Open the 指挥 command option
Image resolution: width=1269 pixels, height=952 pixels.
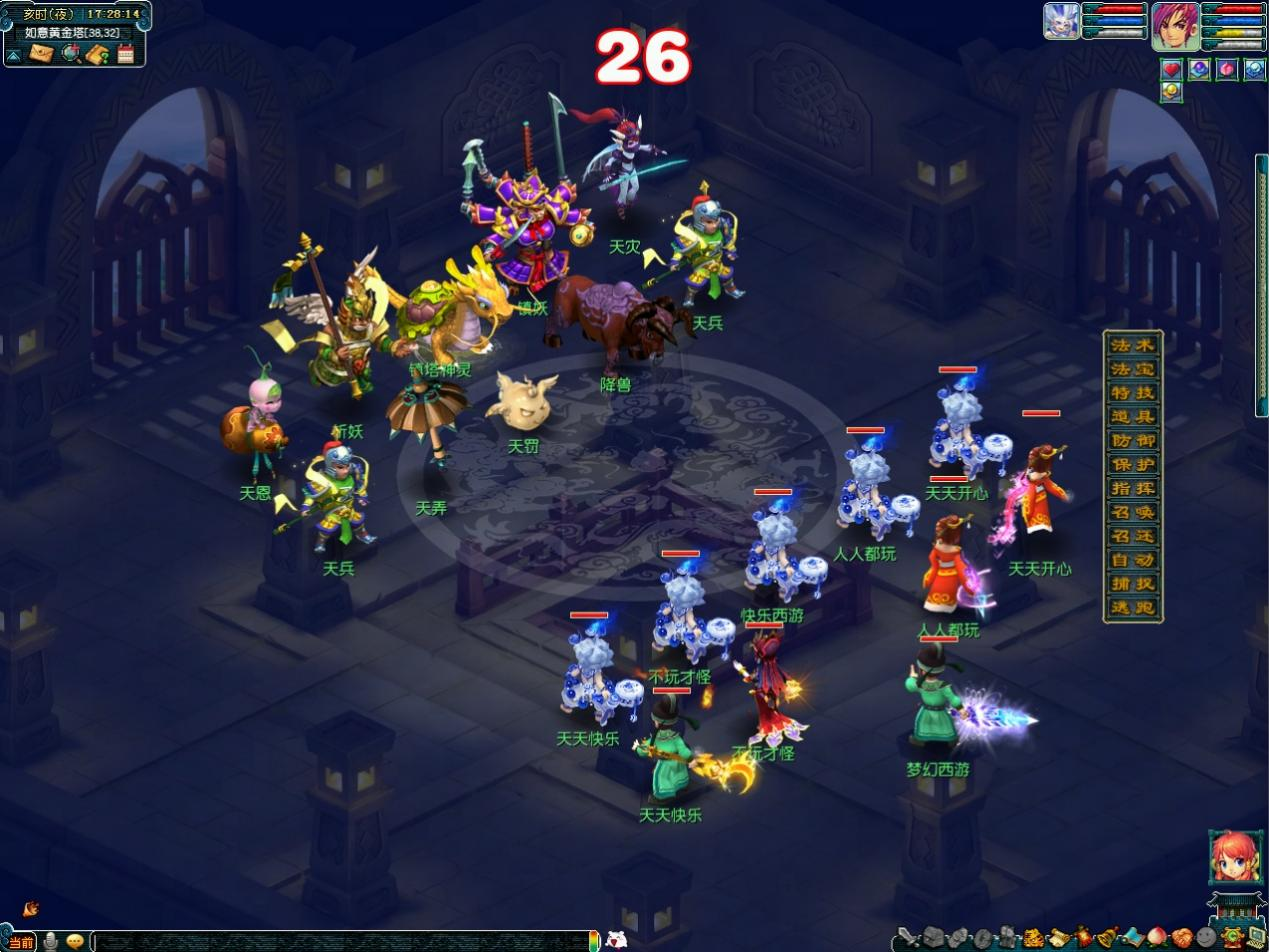[x=1133, y=489]
